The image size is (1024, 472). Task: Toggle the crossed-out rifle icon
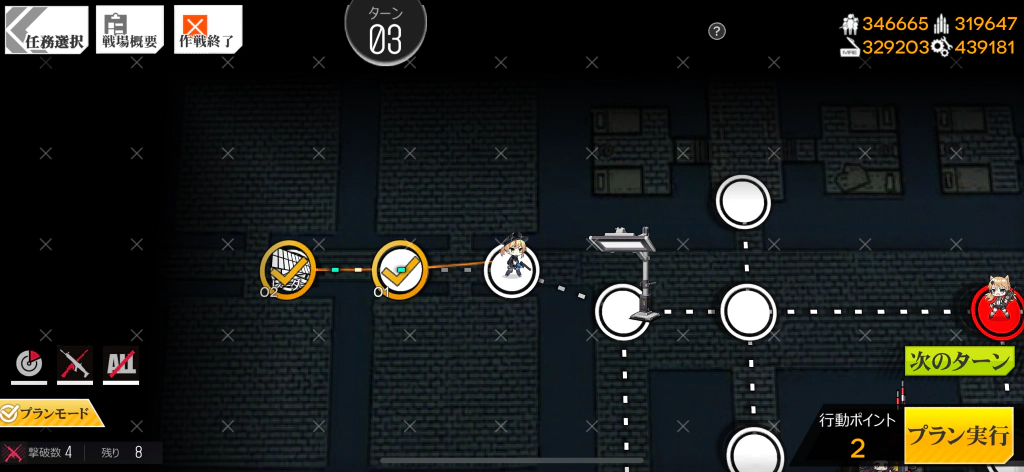point(75,365)
